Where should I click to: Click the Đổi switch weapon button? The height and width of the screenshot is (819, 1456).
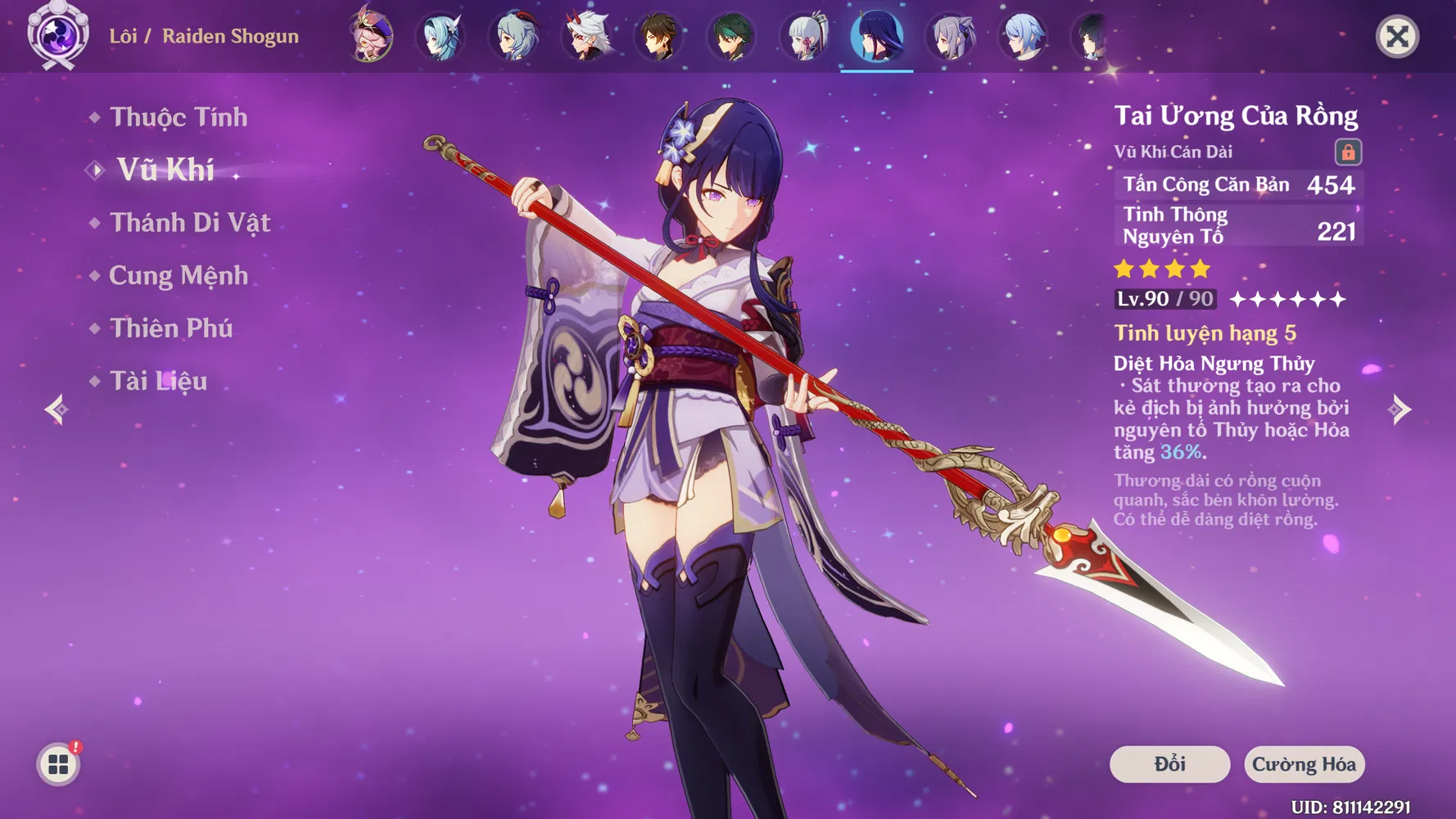point(1169,764)
